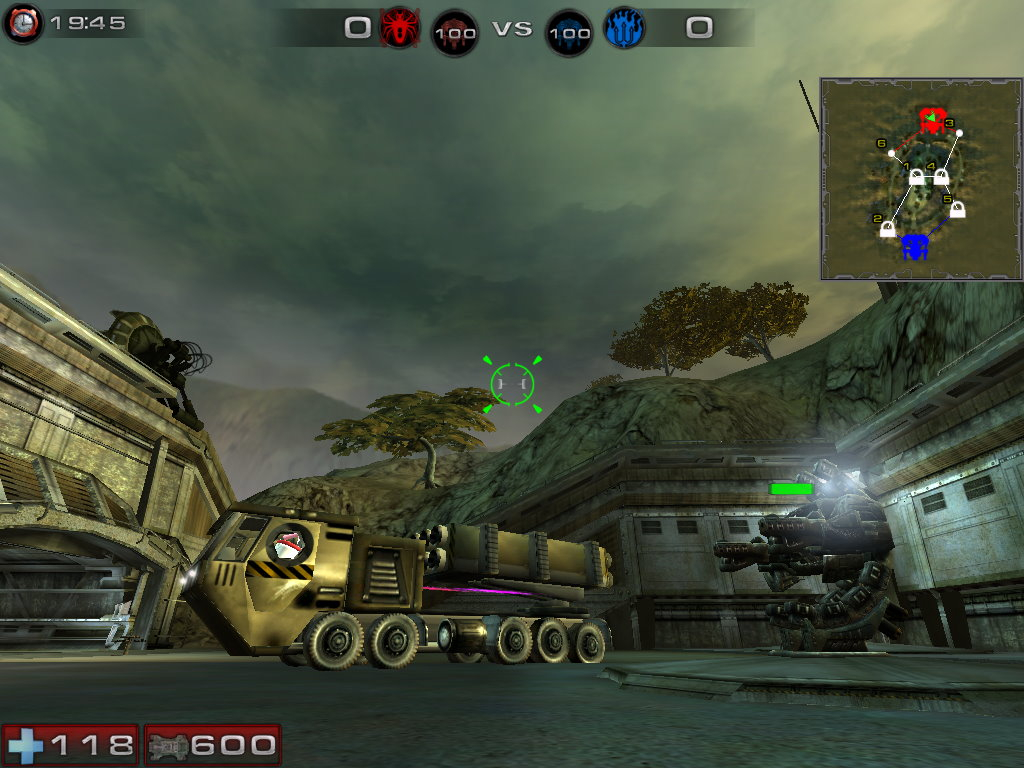Choose locked node 5 on the minimap
This screenshot has height=768, width=1024.
pyautogui.click(x=957, y=210)
